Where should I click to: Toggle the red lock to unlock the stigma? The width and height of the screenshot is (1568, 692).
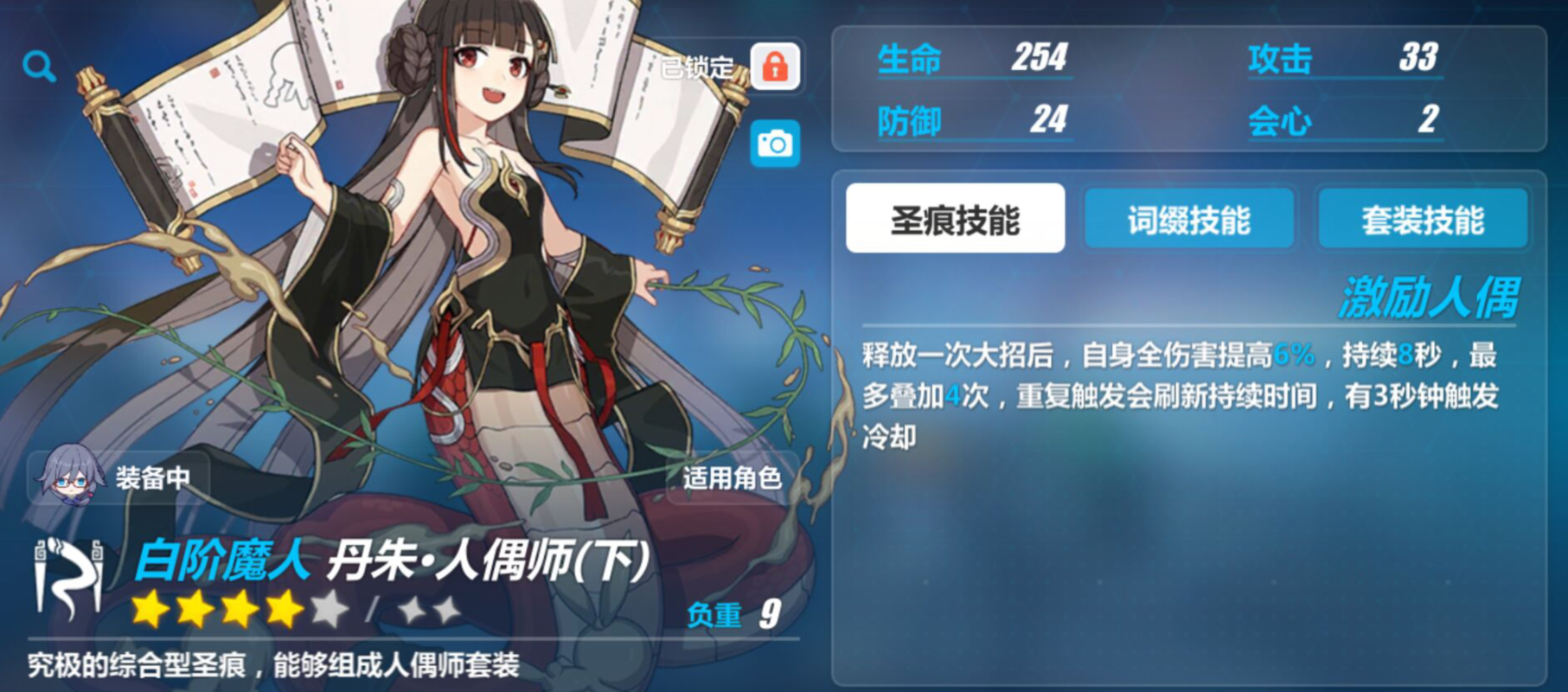776,67
